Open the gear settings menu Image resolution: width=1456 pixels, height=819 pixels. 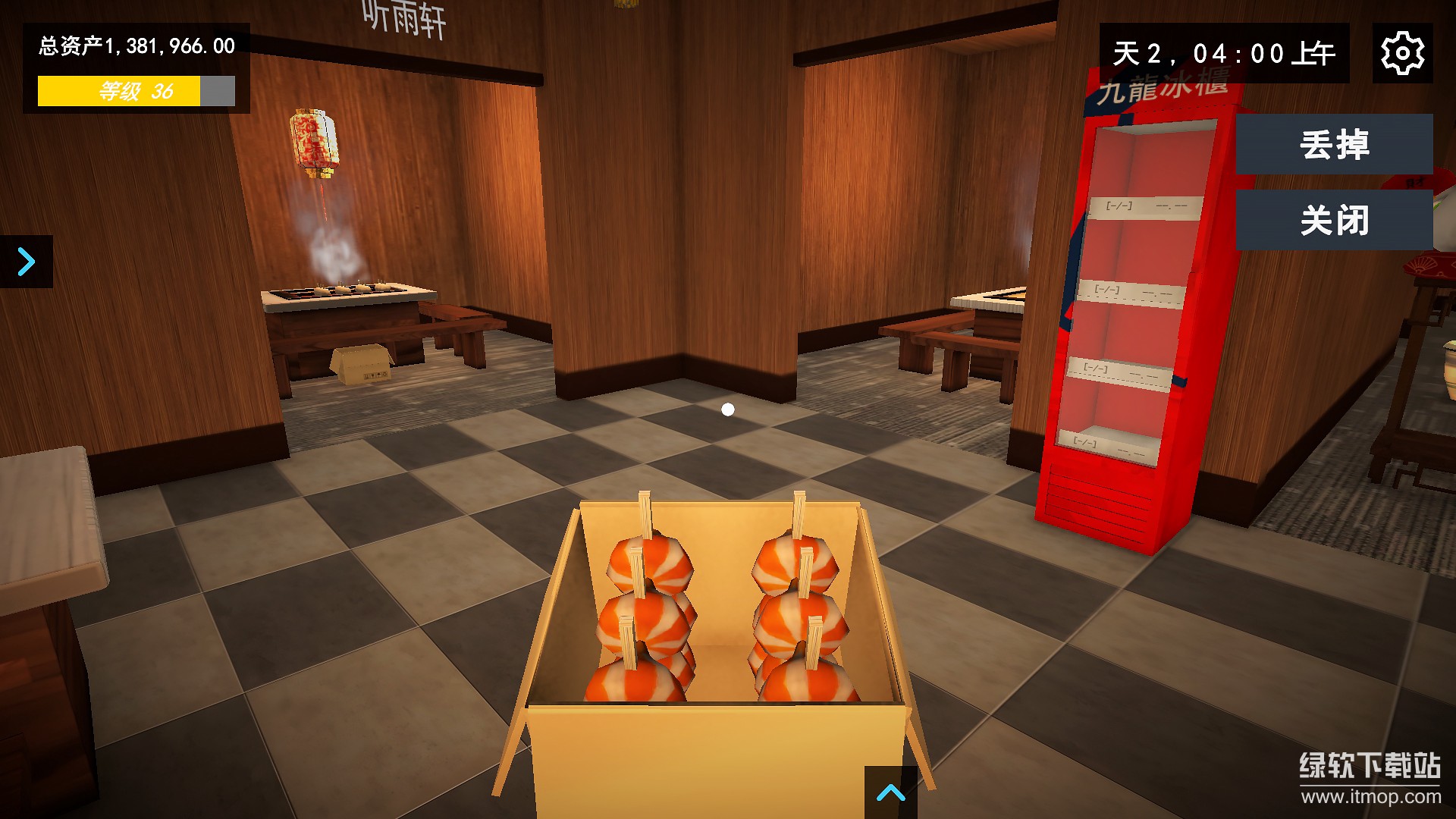tap(1402, 53)
